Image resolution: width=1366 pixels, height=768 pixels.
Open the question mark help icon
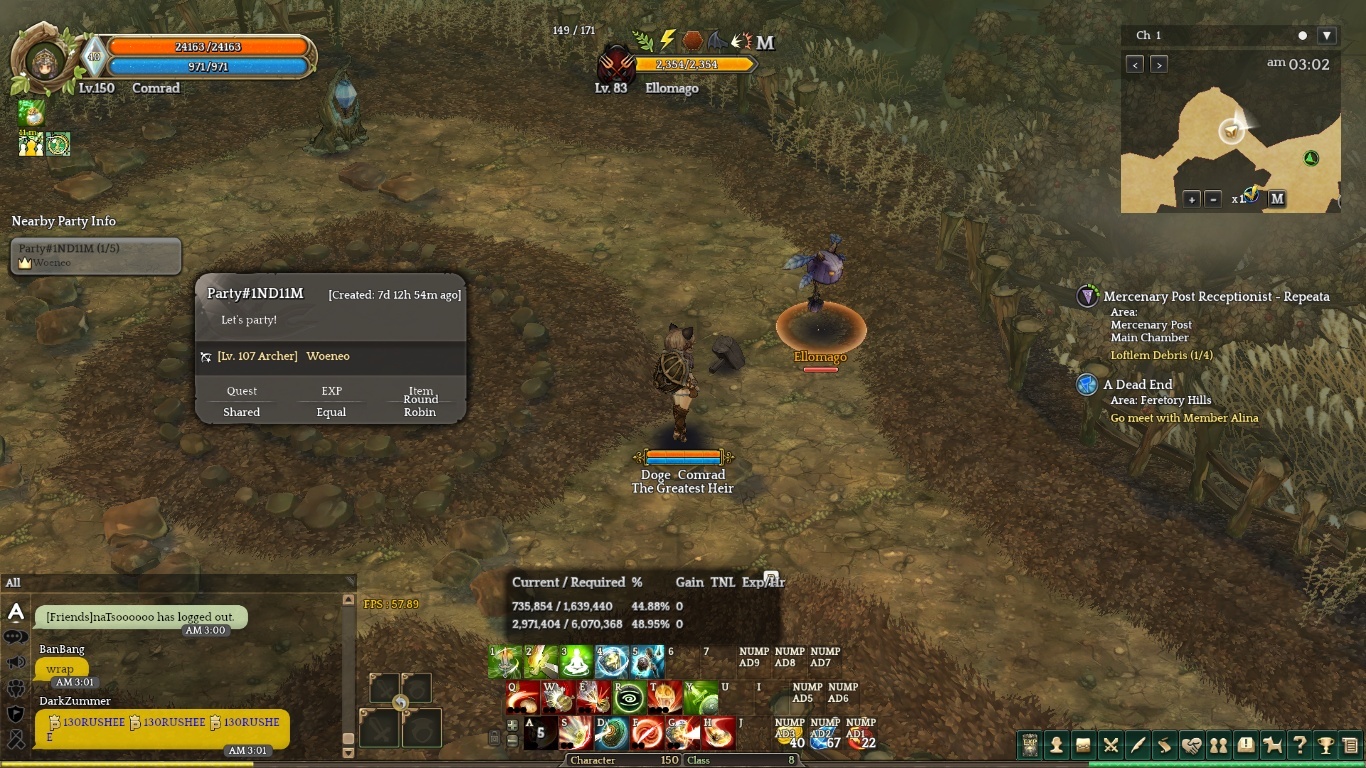pos(1299,745)
